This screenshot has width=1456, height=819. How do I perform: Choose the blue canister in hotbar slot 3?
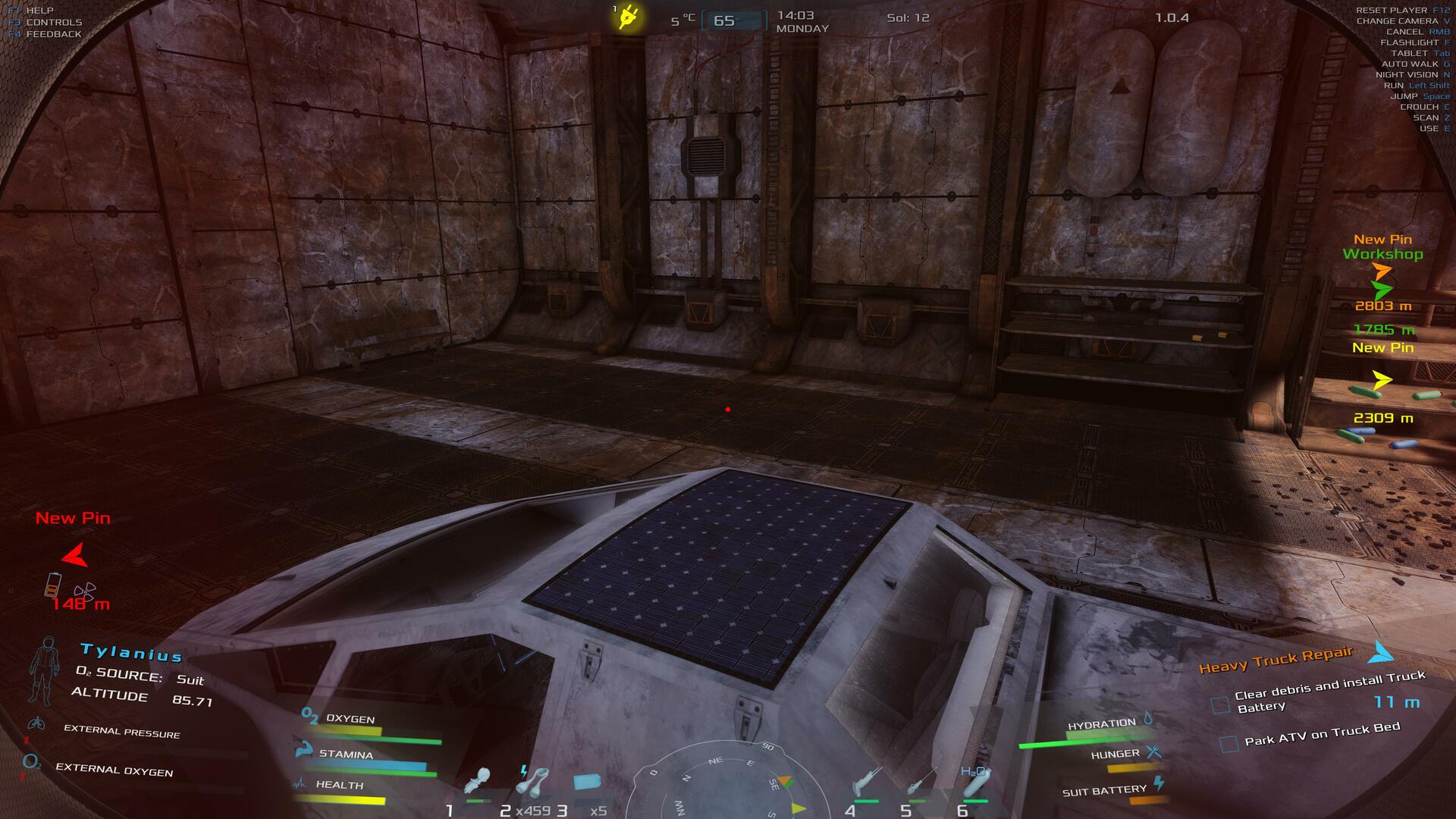(x=585, y=781)
